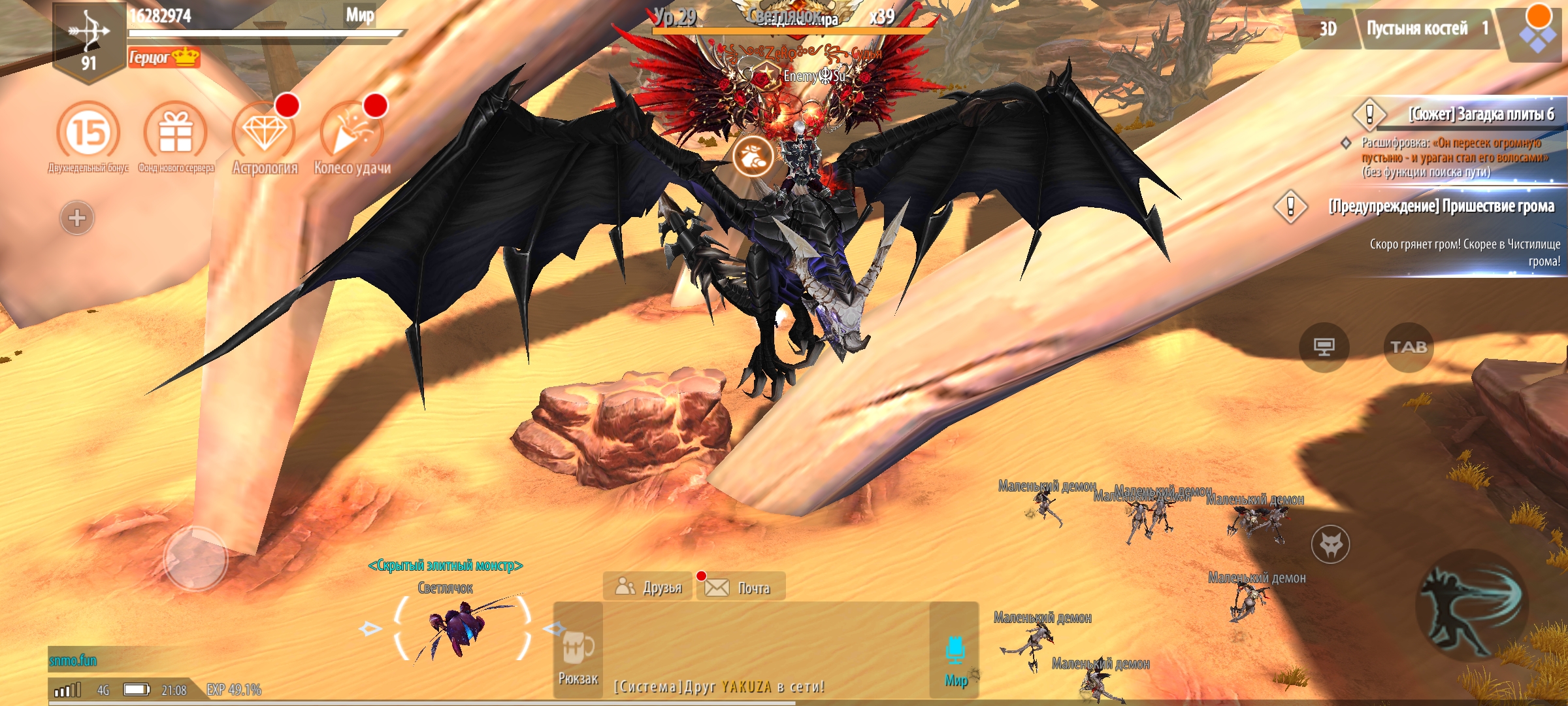Viewport: 1568px width, 706px height.
Task: Open the Двухнедельный бонус reward icon
Action: coord(88,133)
